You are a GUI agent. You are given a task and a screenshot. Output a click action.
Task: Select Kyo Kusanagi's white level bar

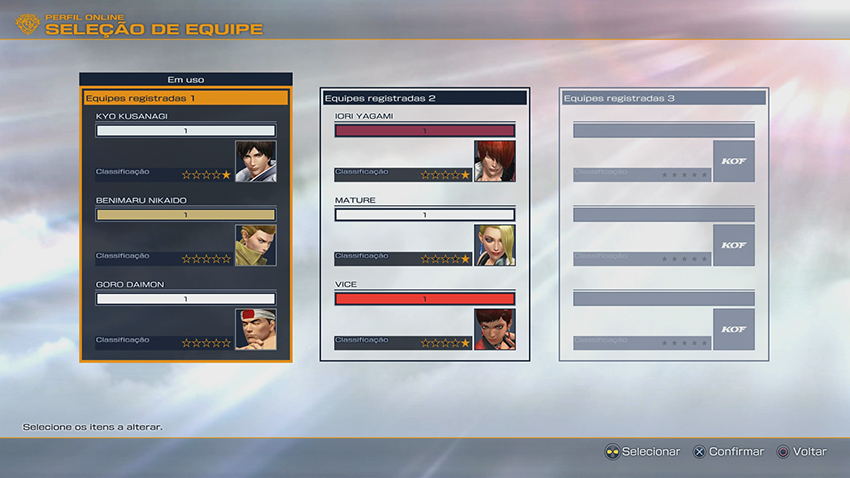pos(185,130)
